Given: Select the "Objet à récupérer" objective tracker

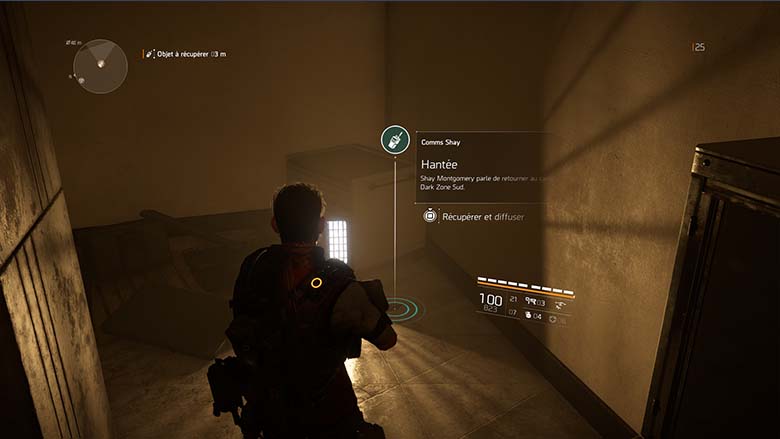Looking at the screenshot, I should [187, 53].
